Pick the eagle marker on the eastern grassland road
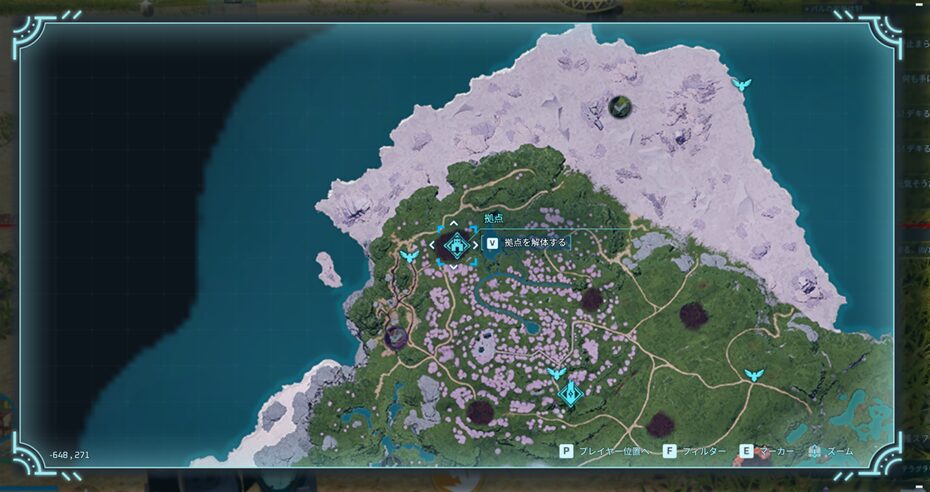Viewport: 930px width, 492px height. pyautogui.click(x=754, y=375)
